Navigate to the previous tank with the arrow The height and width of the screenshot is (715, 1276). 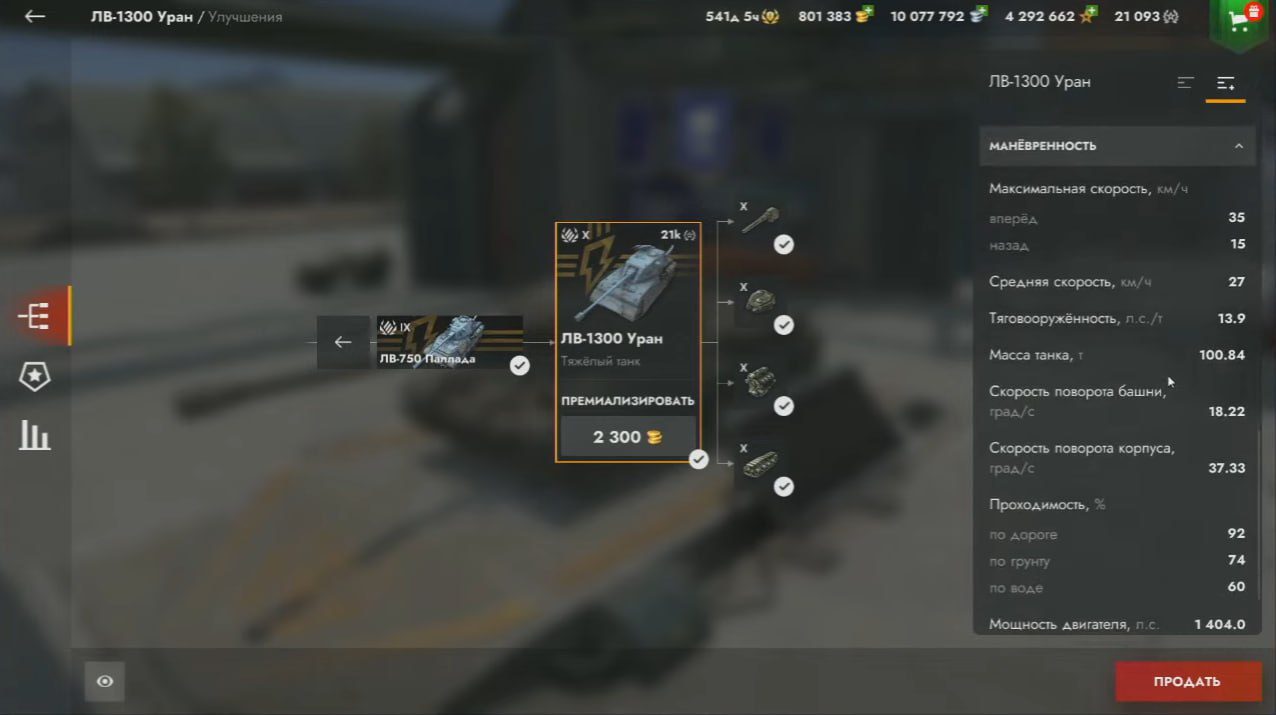point(343,342)
